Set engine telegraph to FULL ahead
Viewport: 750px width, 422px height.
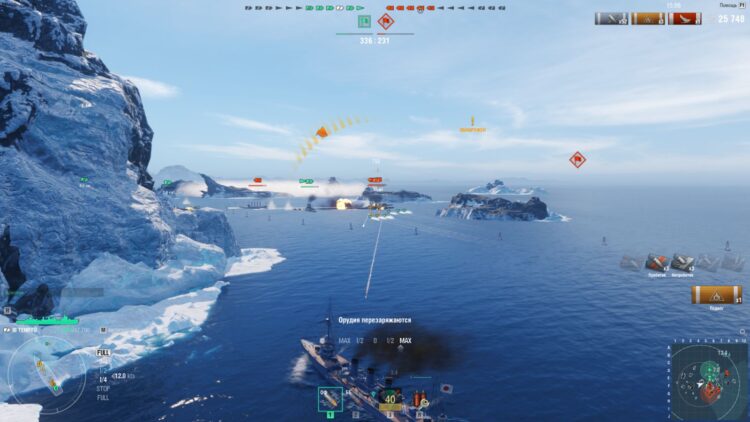coord(103,353)
